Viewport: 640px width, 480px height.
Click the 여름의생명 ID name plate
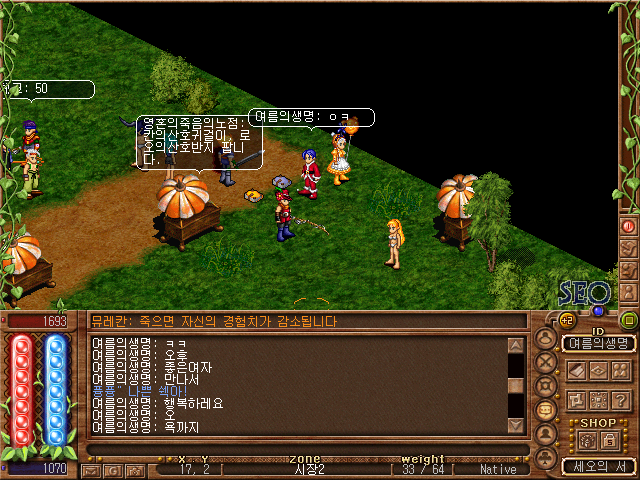point(598,343)
